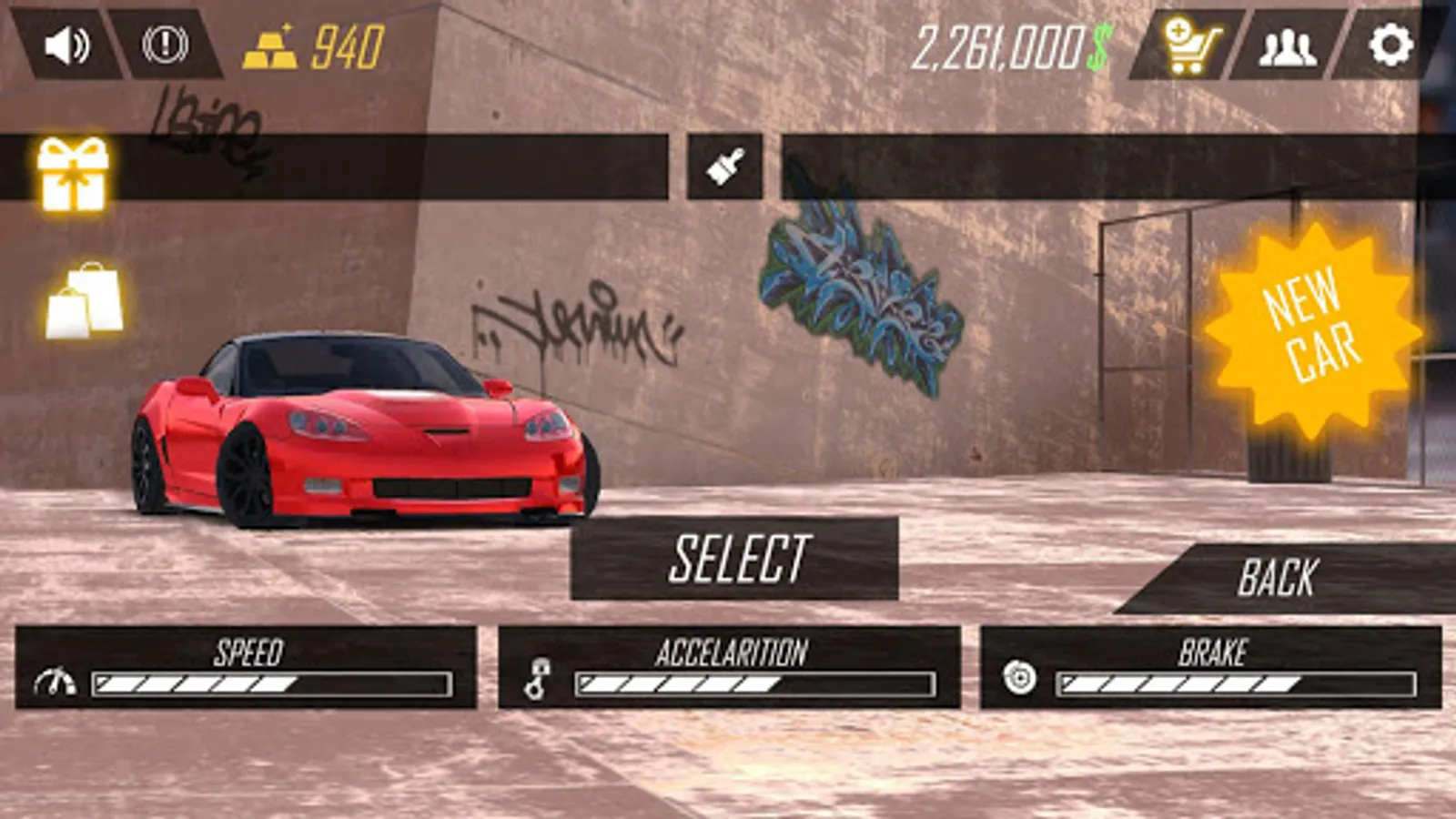This screenshot has height=819, width=1456.
Task: Open the paint brush customization
Action: (724, 167)
